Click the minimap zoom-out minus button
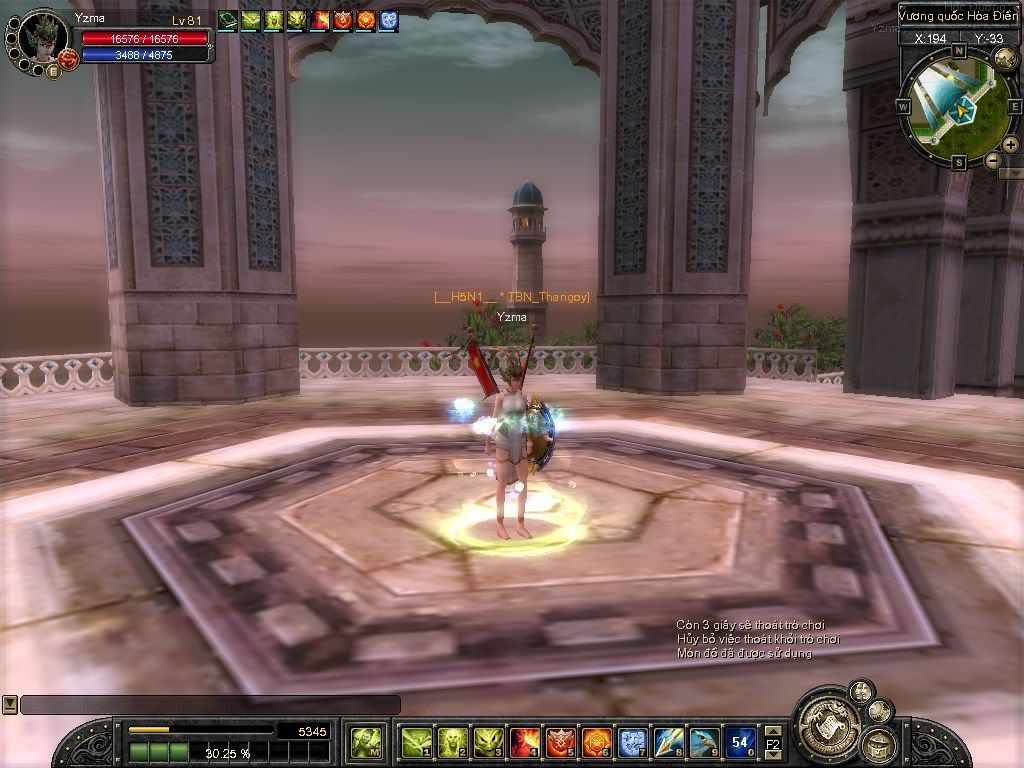 pos(993,160)
